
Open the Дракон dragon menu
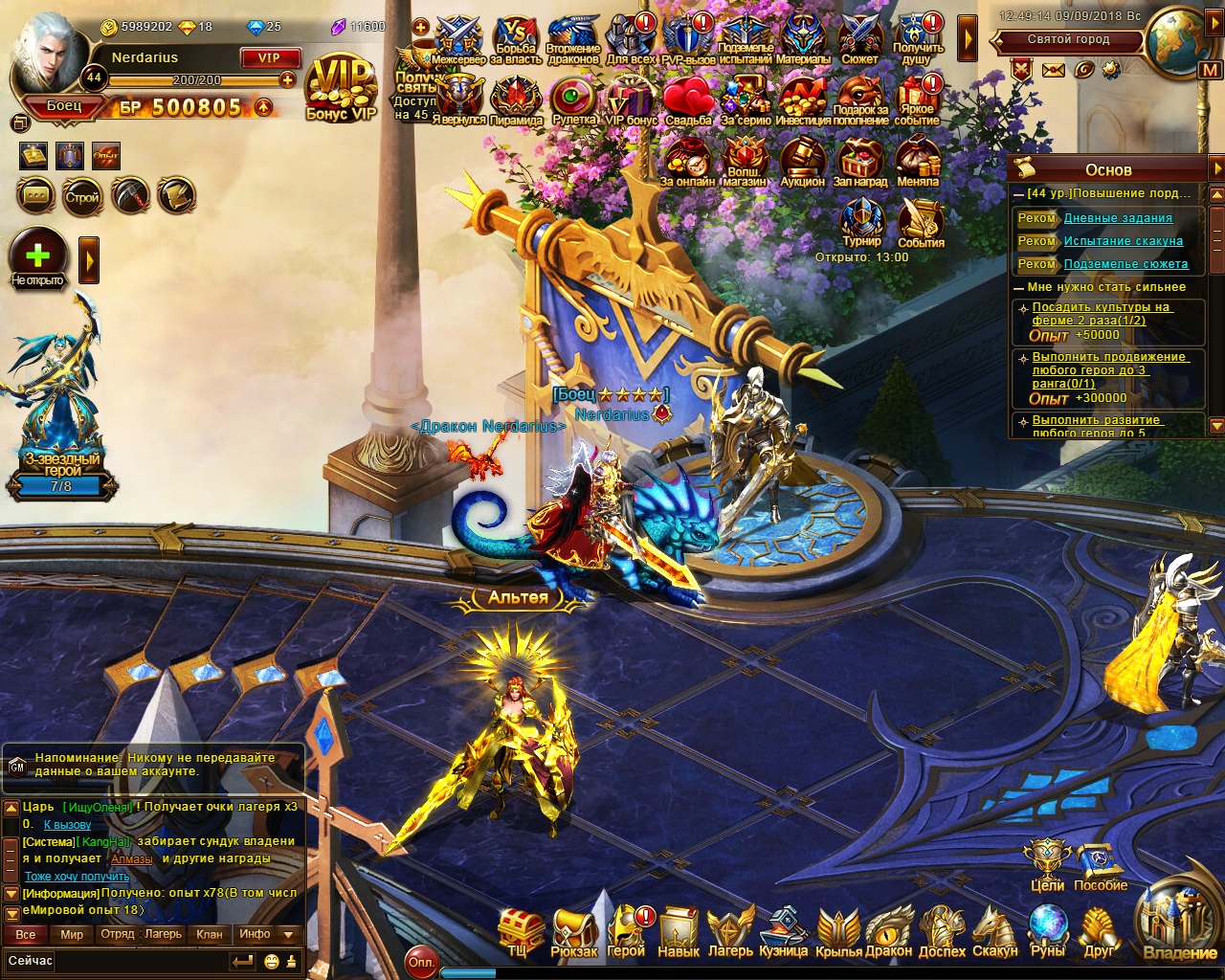tap(889, 930)
